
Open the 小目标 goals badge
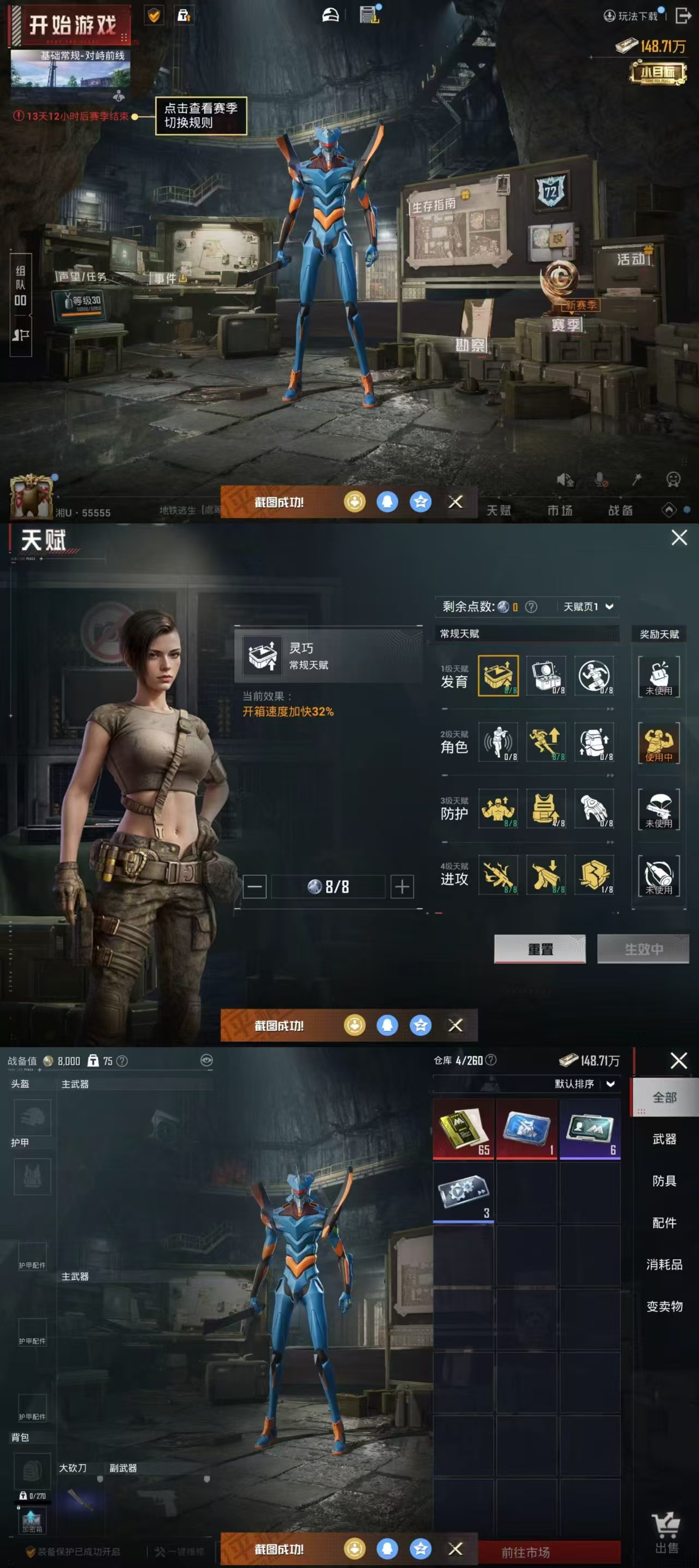click(657, 74)
